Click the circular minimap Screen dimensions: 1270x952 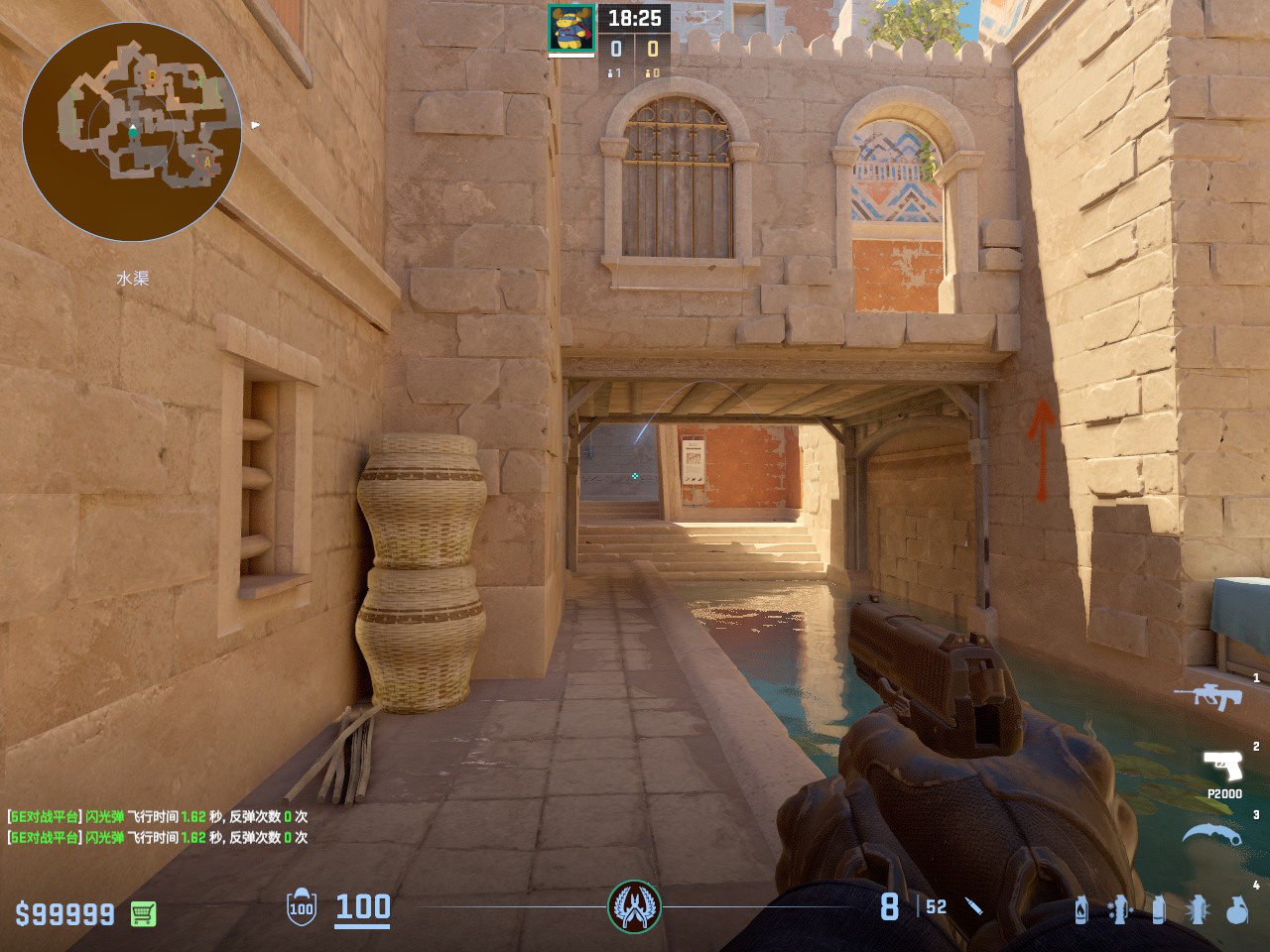pos(132,131)
